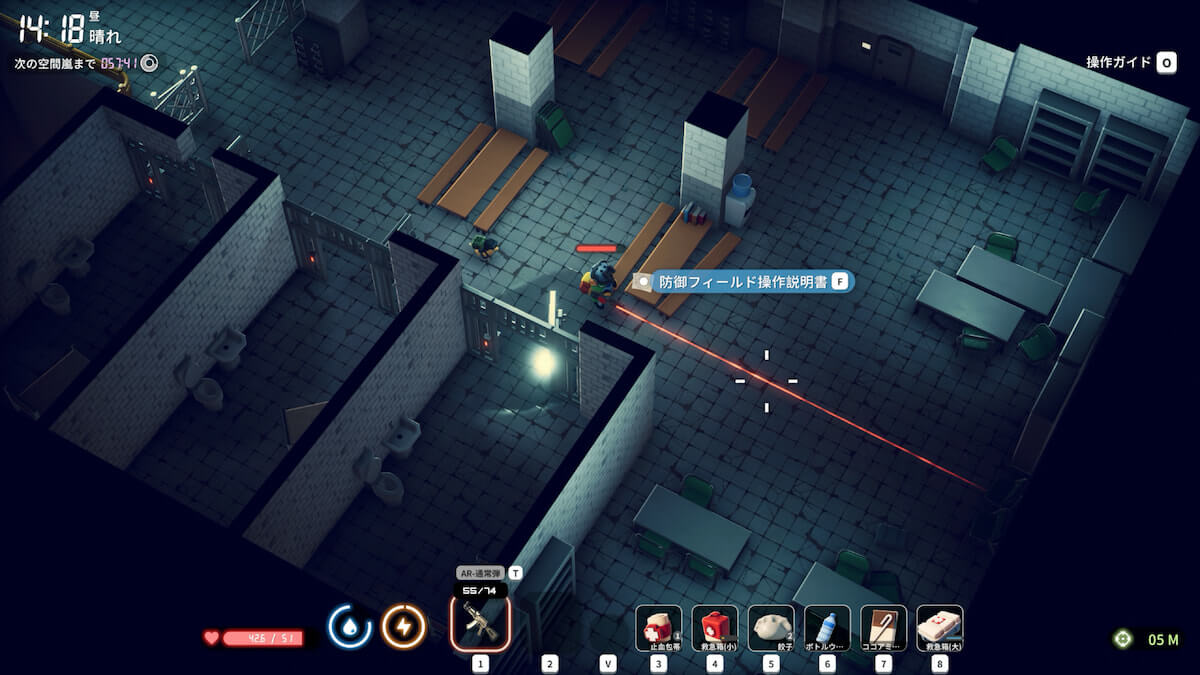Click the green crosshair distance indicator
The height and width of the screenshot is (675, 1200).
pos(1123,639)
